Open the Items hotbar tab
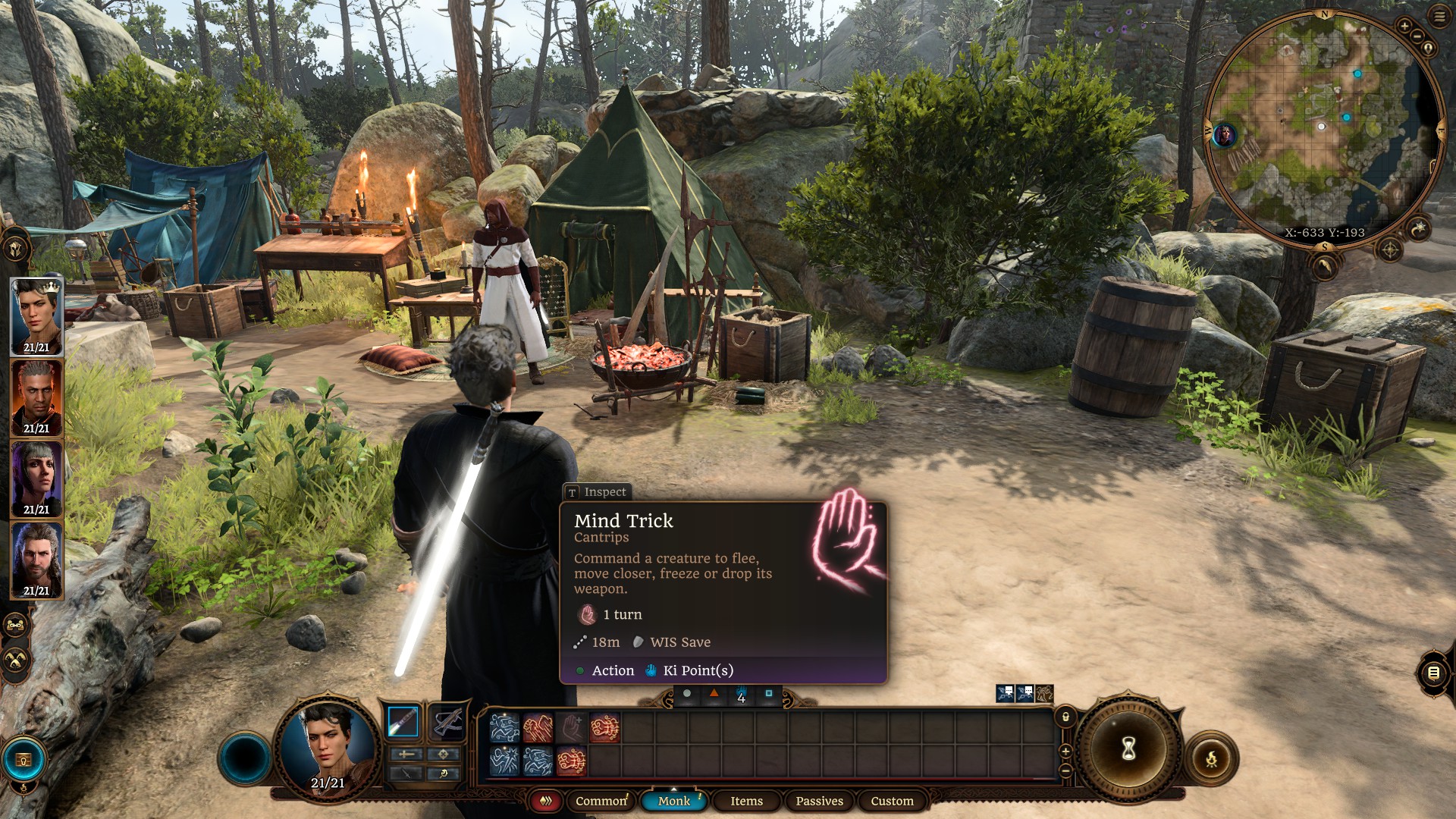The height and width of the screenshot is (819, 1456). (x=746, y=801)
